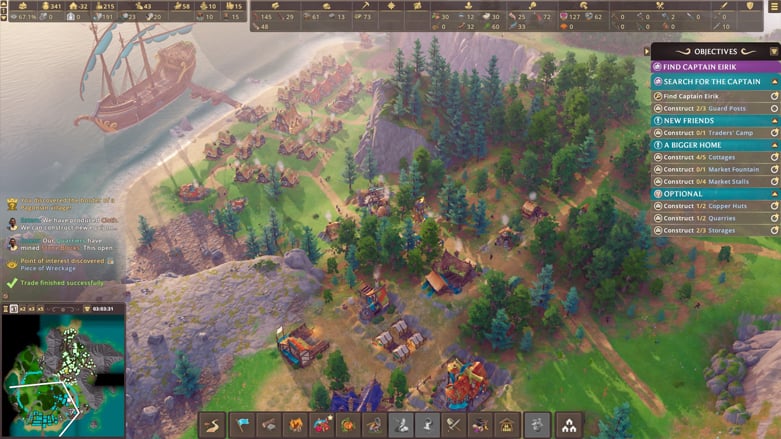The width and height of the screenshot is (781, 439).
Task: Select the Construct Traders' Camp objective
Action: point(712,133)
